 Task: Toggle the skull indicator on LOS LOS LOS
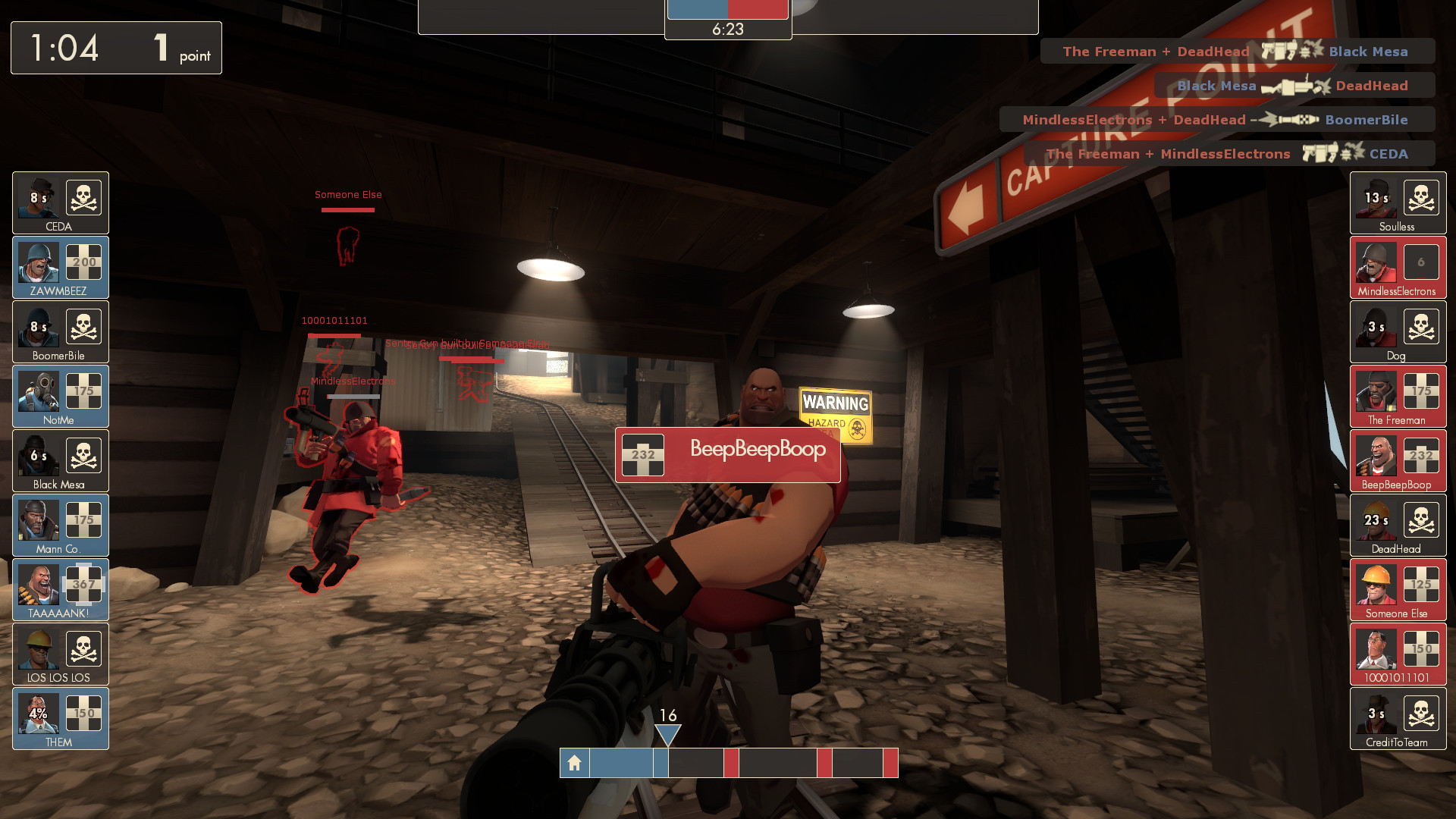tap(86, 648)
